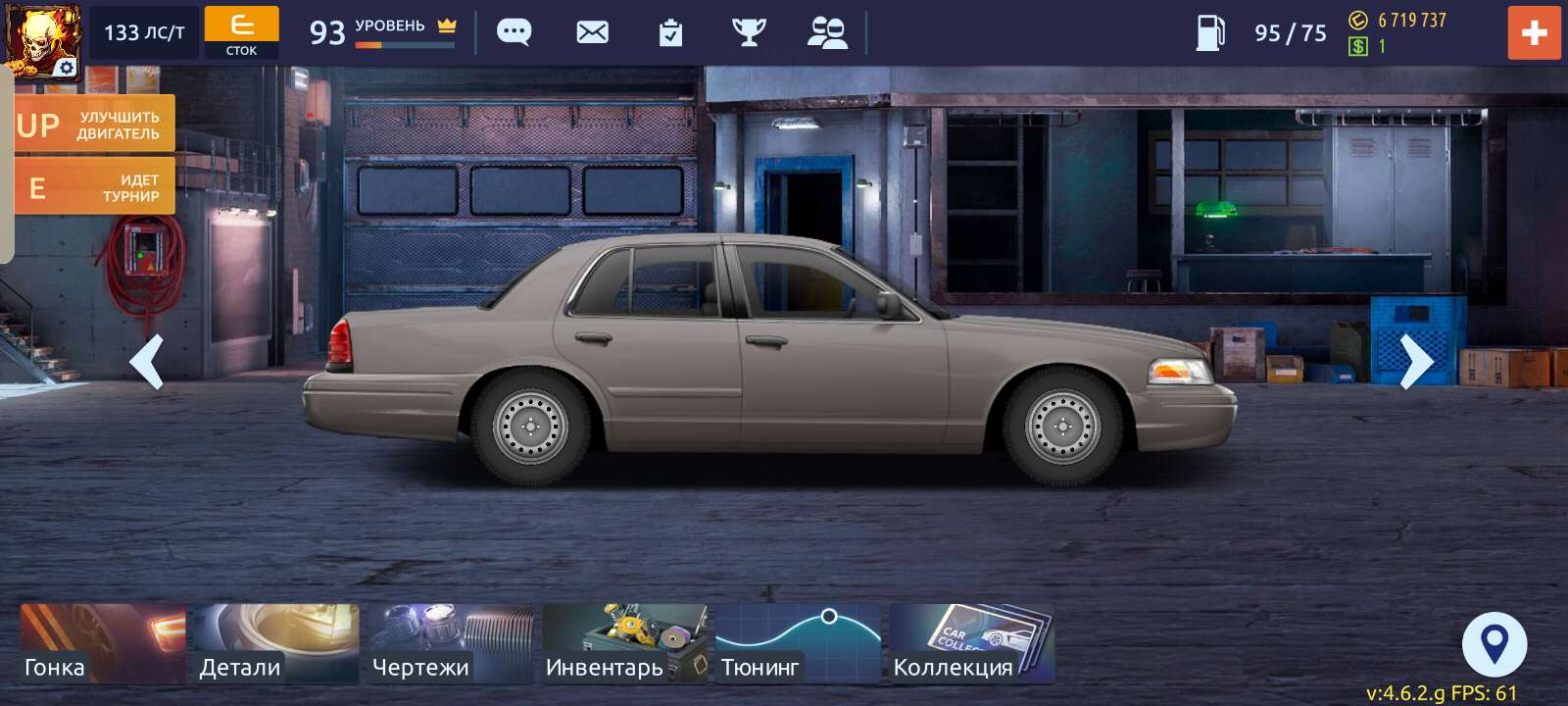Viewport: 1568px width, 706px height.
Task: Open the mail envelope icon
Action: pyautogui.click(x=592, y=32)
